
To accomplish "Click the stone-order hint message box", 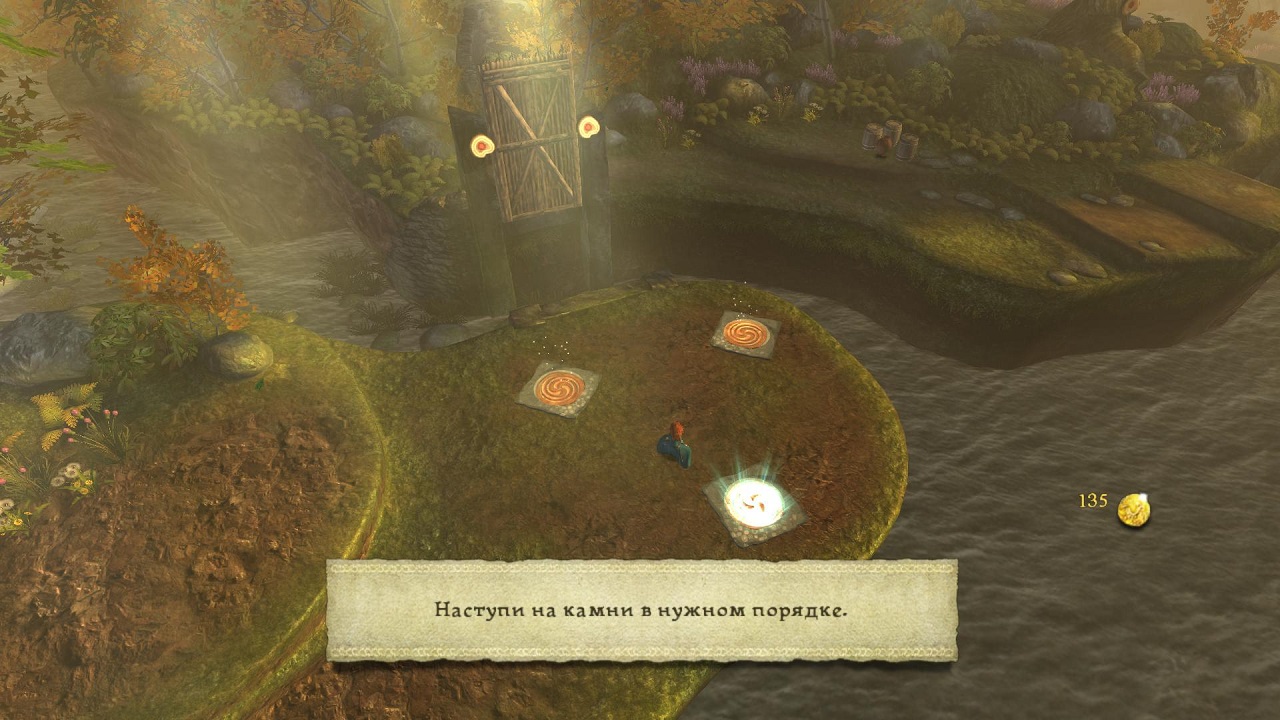I will 641,610.
